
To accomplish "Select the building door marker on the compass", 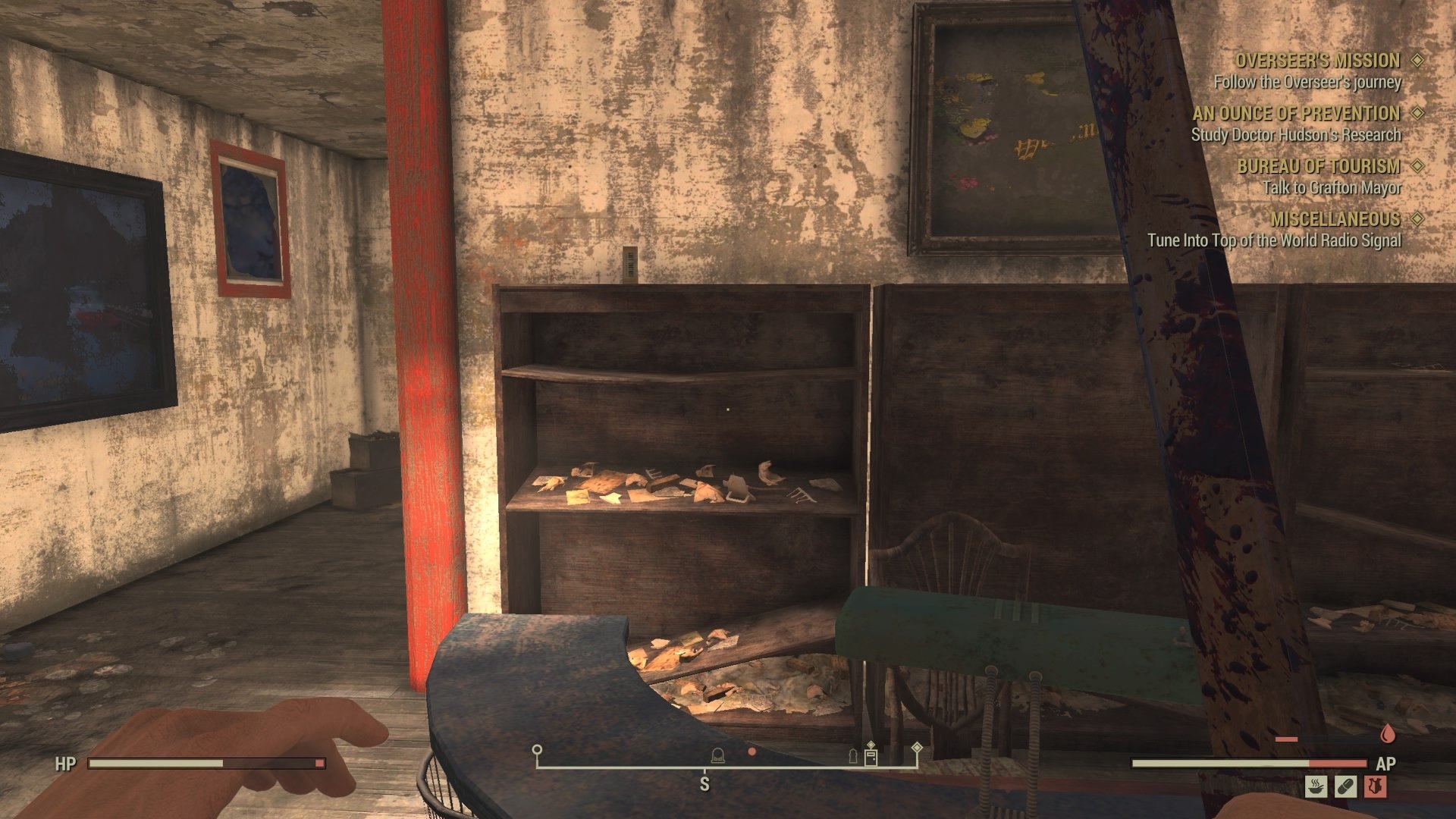I will click(x=871, y=759).
